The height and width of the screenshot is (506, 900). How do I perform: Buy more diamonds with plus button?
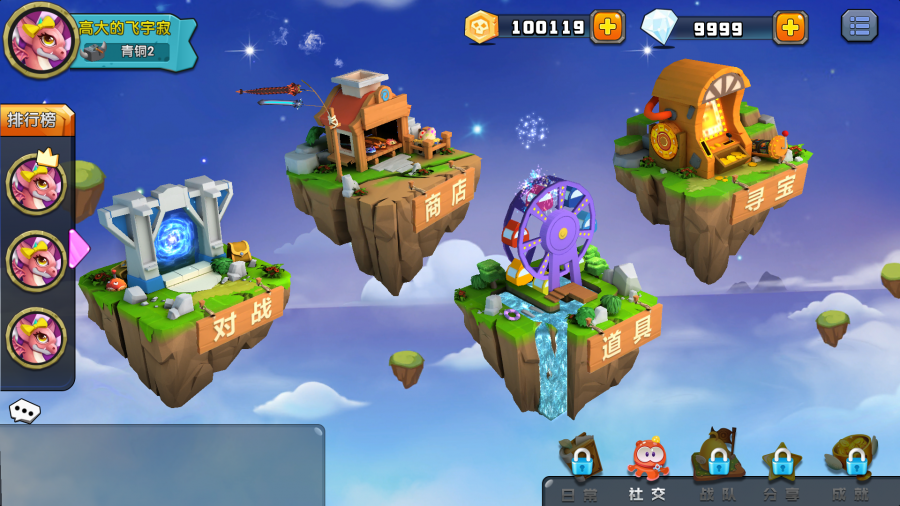point(790,27)
